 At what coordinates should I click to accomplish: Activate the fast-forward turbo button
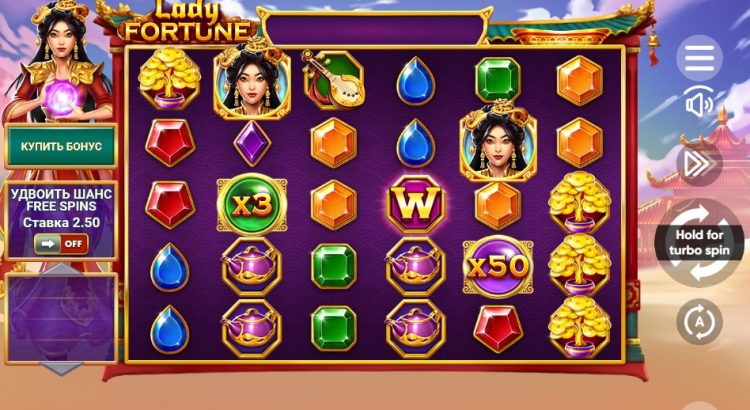699,162
